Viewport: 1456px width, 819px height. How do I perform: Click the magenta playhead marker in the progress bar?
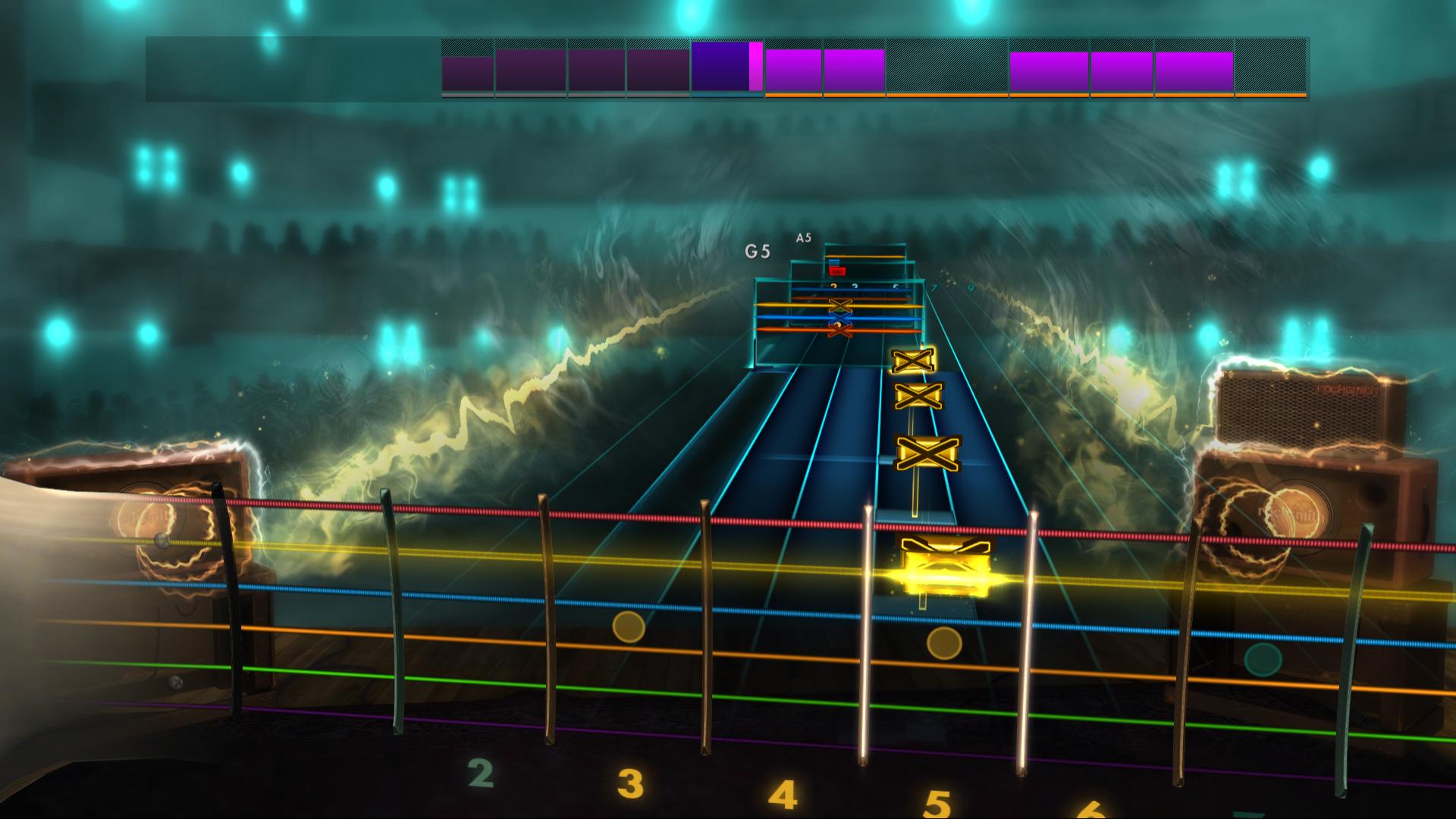point(755,70)
